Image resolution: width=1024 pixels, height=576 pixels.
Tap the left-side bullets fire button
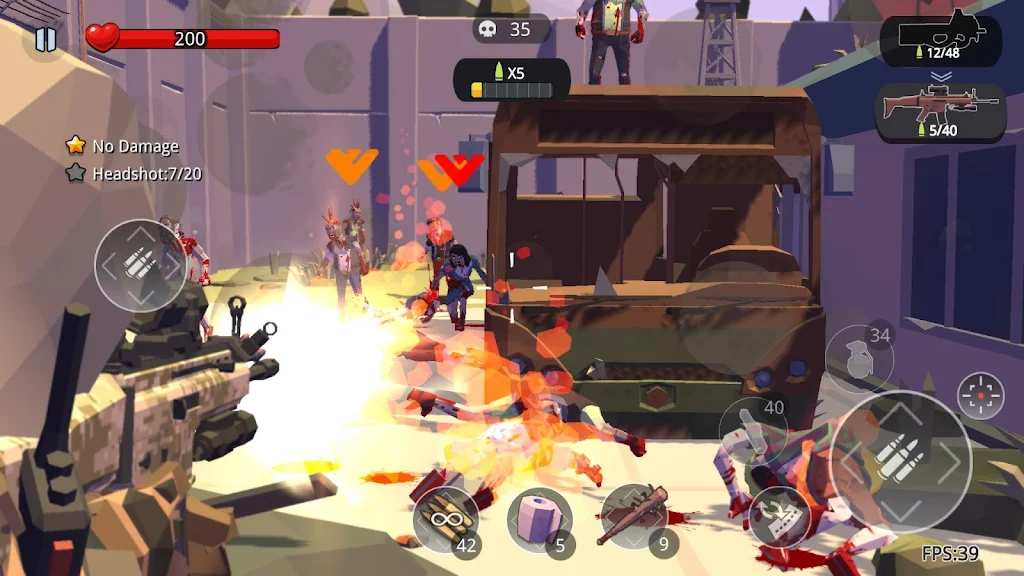[x=140, y=265]
